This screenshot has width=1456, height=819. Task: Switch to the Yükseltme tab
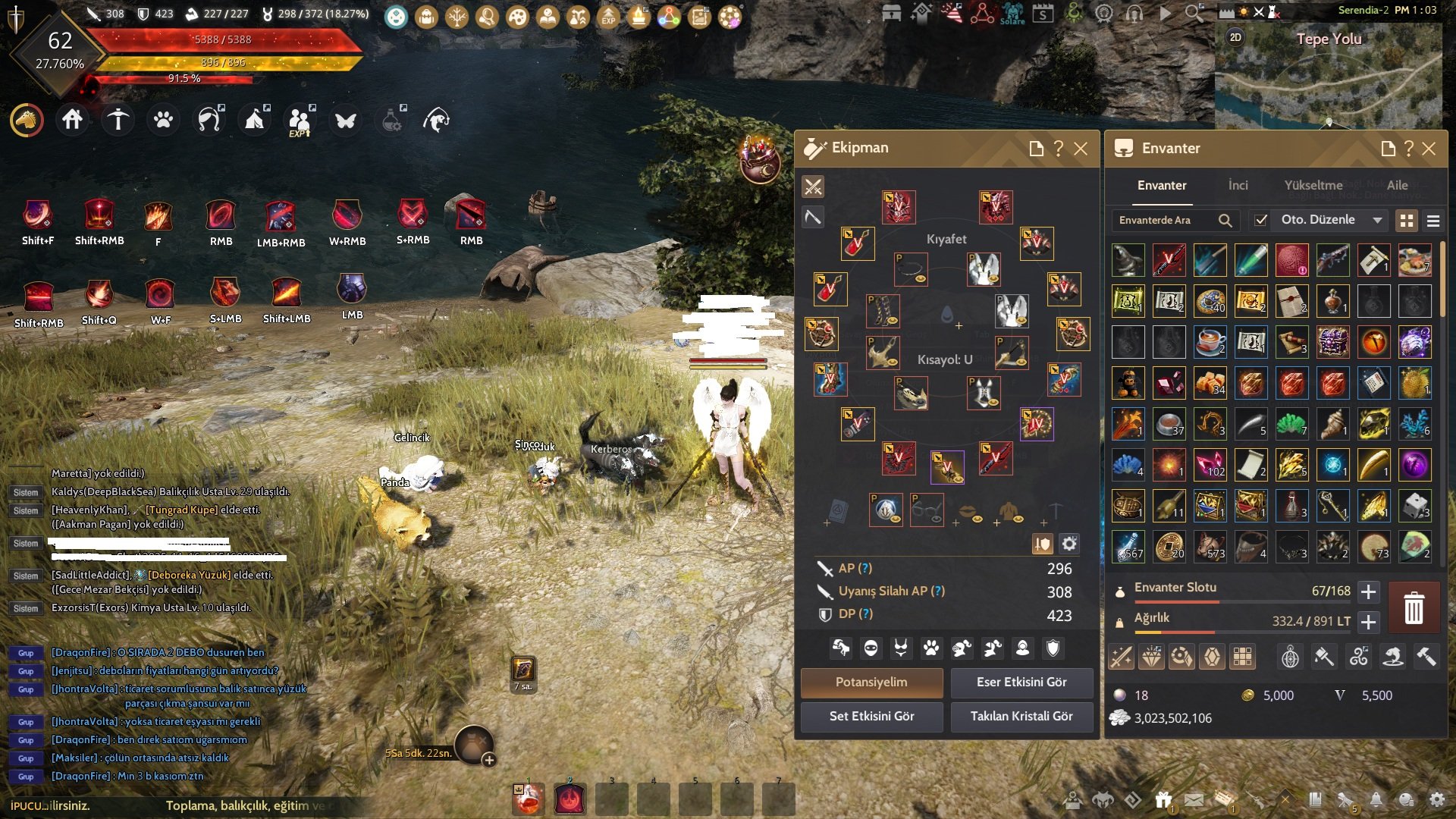(x=1313, y=186)
